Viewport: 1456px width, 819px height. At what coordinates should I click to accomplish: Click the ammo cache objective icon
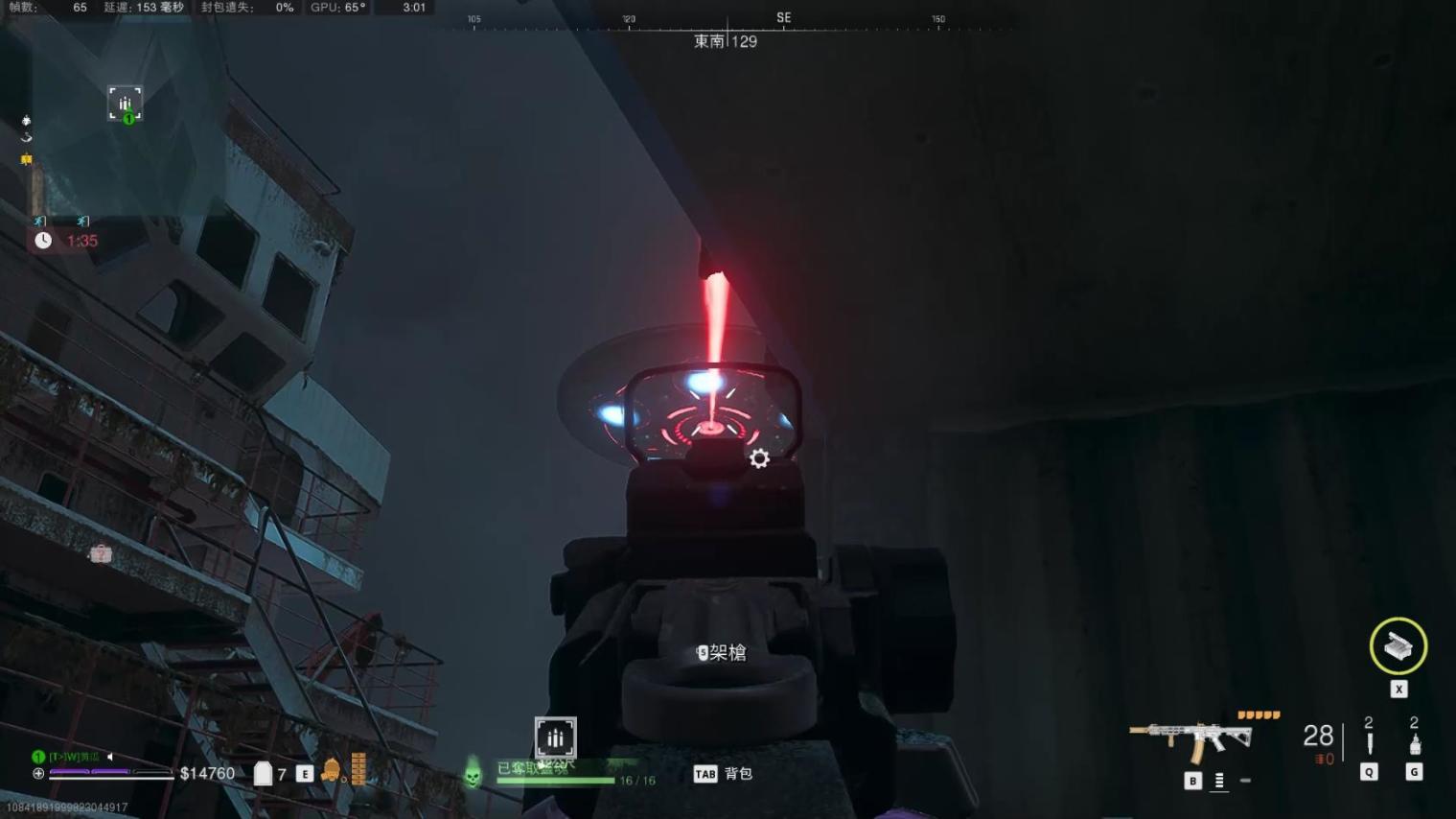click(x=555, y=737)
